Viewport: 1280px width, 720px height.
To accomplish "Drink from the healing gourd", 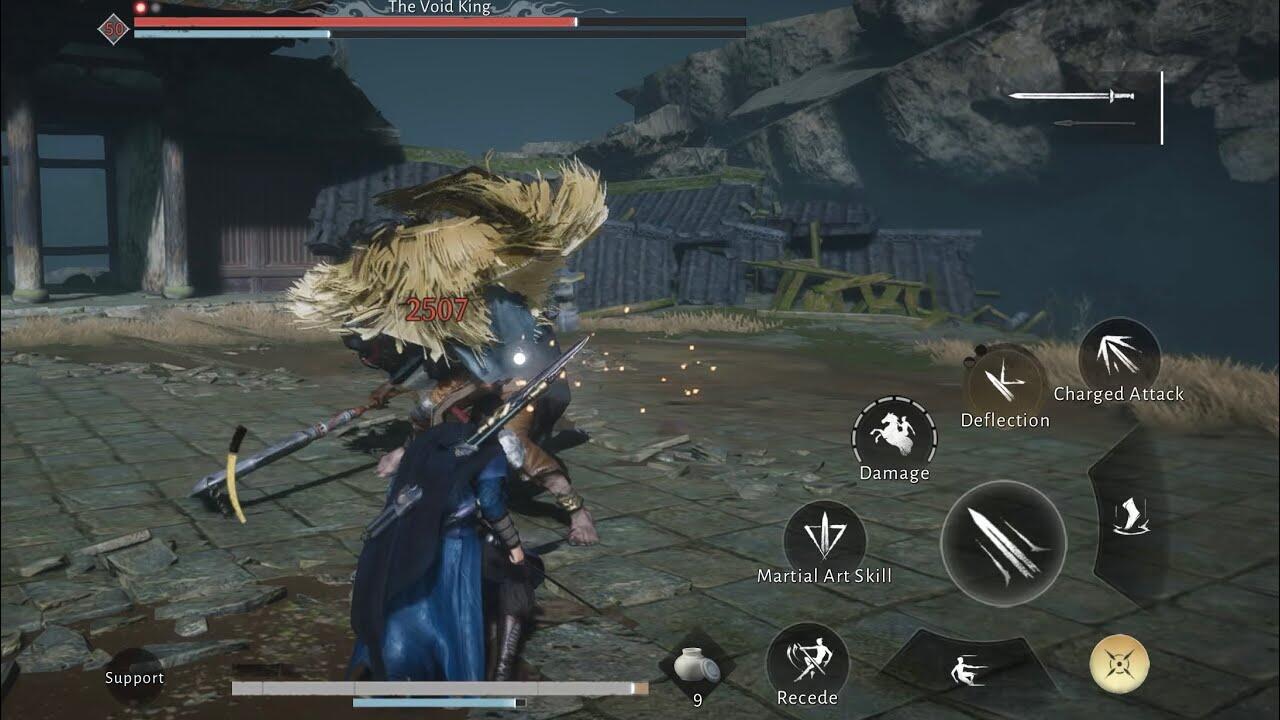I will point(697,665).
